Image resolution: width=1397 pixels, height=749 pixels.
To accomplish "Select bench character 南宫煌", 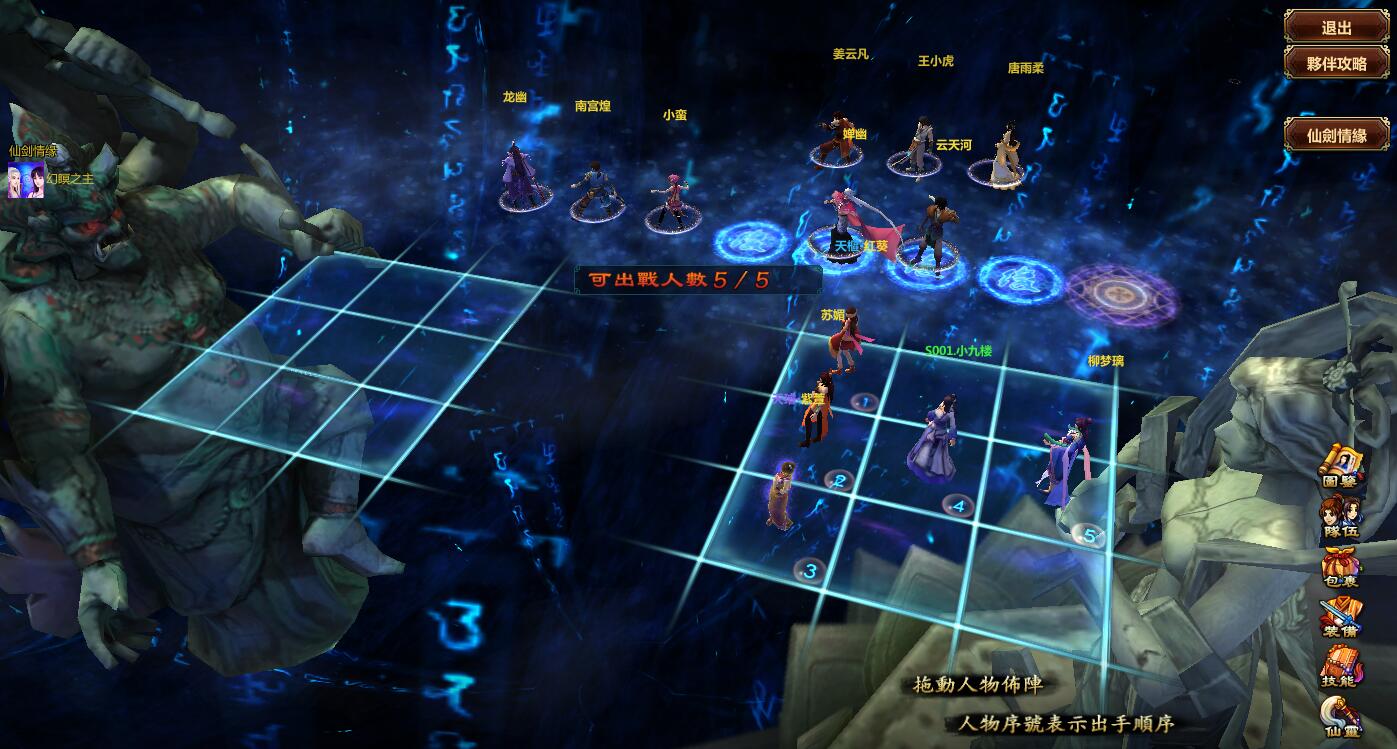I will (x=594, y=188).
